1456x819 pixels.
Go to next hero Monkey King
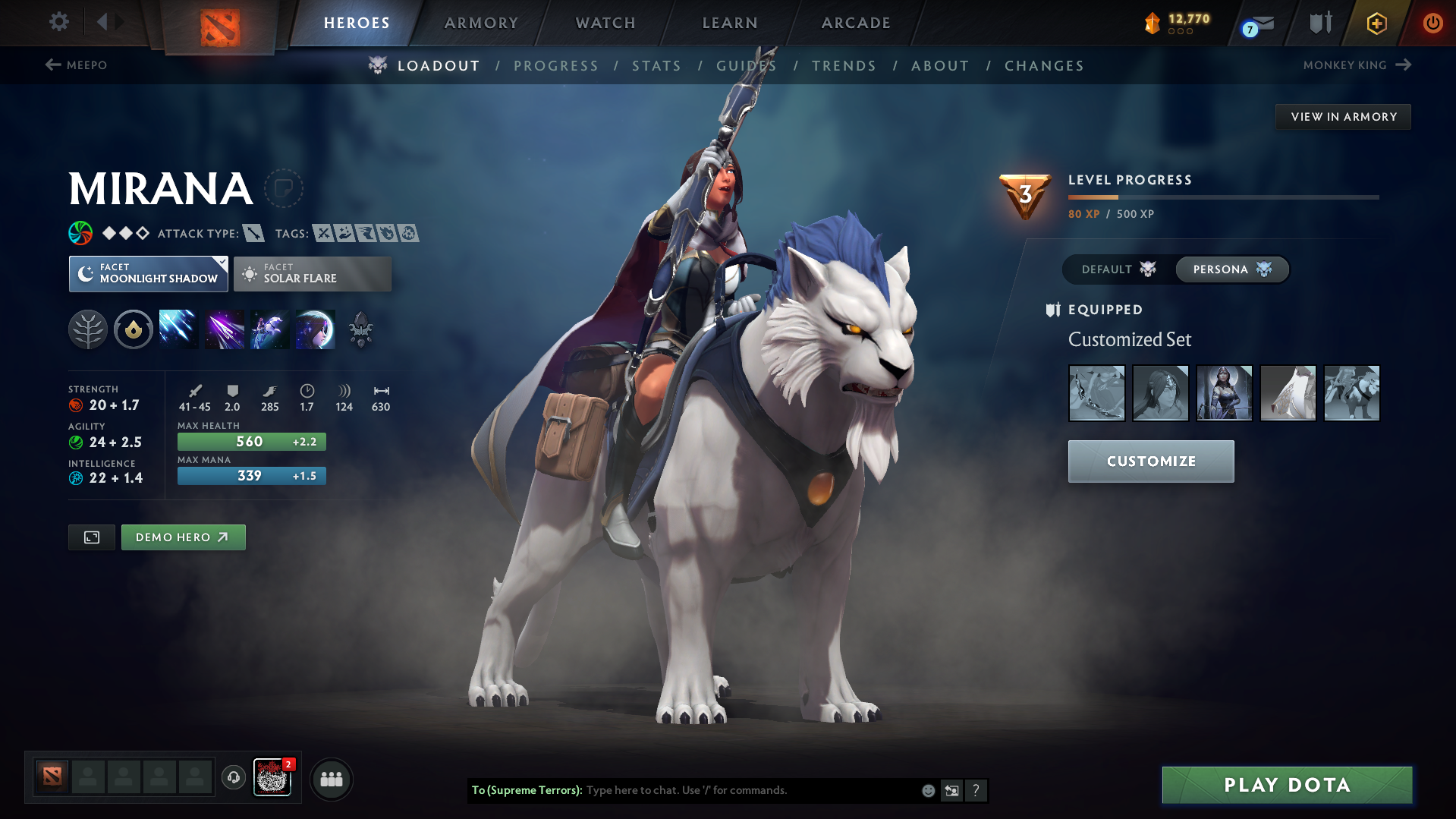click(x=1357, y=65)
